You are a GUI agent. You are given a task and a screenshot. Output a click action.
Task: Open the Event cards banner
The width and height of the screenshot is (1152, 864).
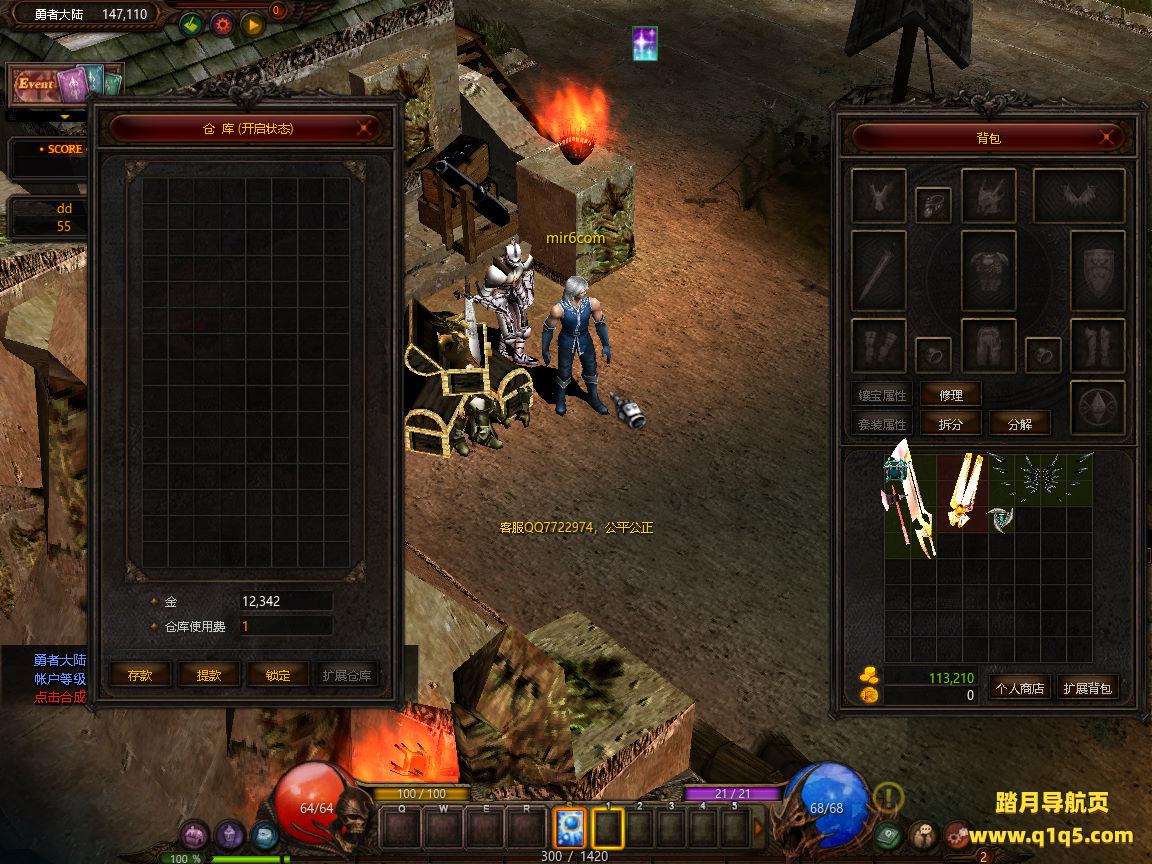pyautogui.click(x=64, y=85)
